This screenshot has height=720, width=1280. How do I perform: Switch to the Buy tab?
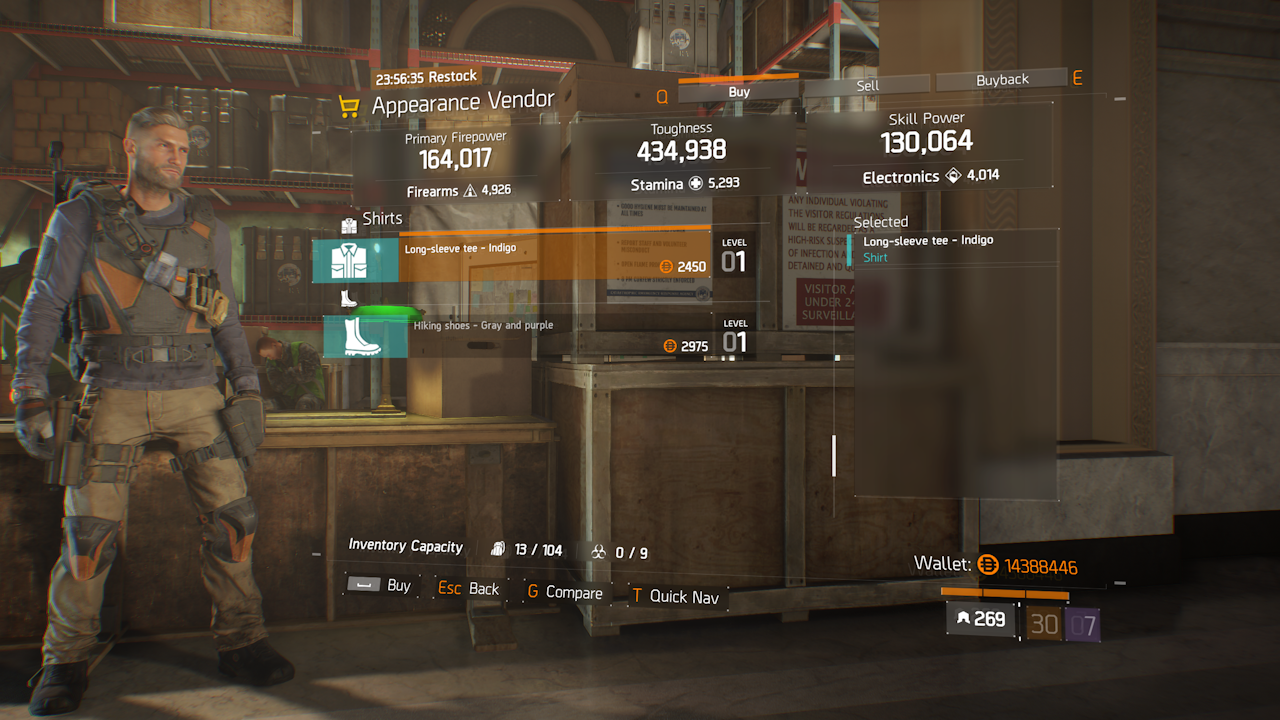pos(739,91)
